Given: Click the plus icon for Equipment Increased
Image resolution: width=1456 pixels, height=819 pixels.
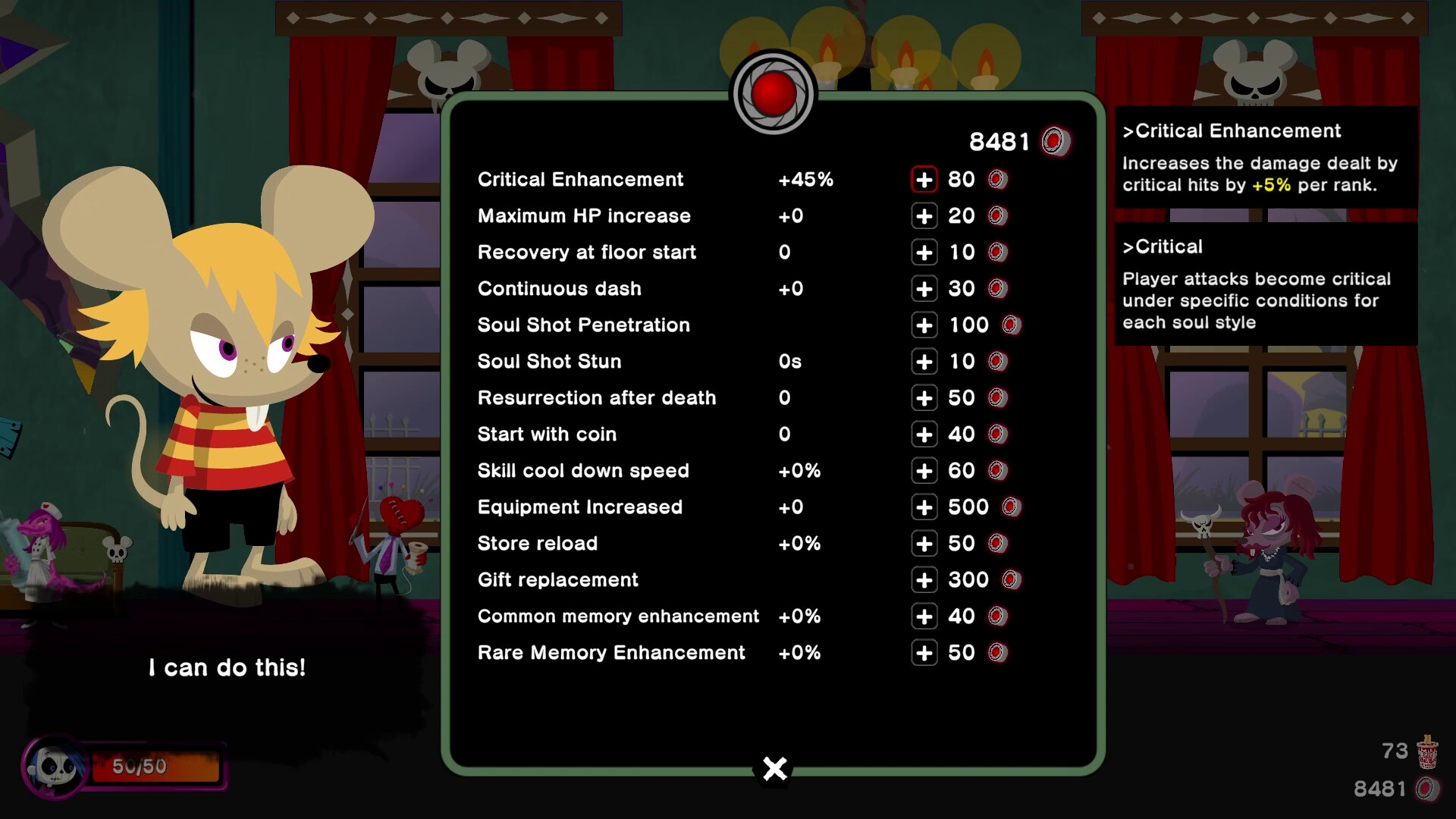Looking at the screenshot, I should tap(924, 507).
